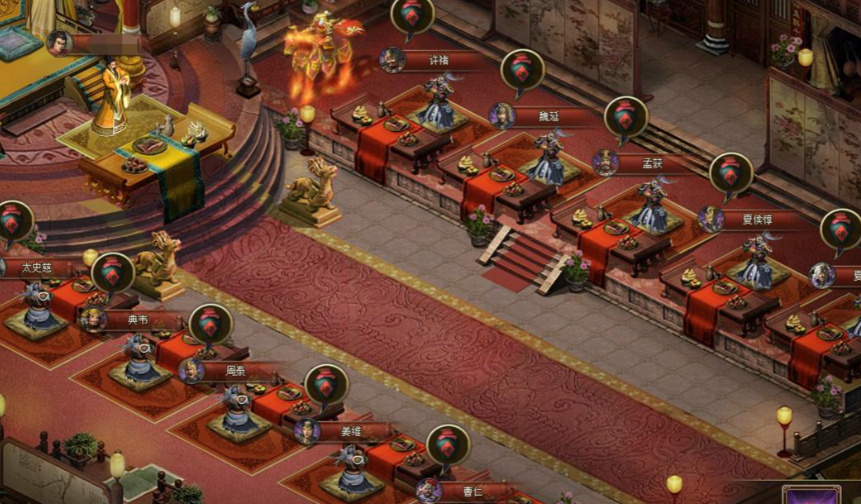
Task: Click the wine jar bubble above 许褚
Action: [x=412, y=15]
